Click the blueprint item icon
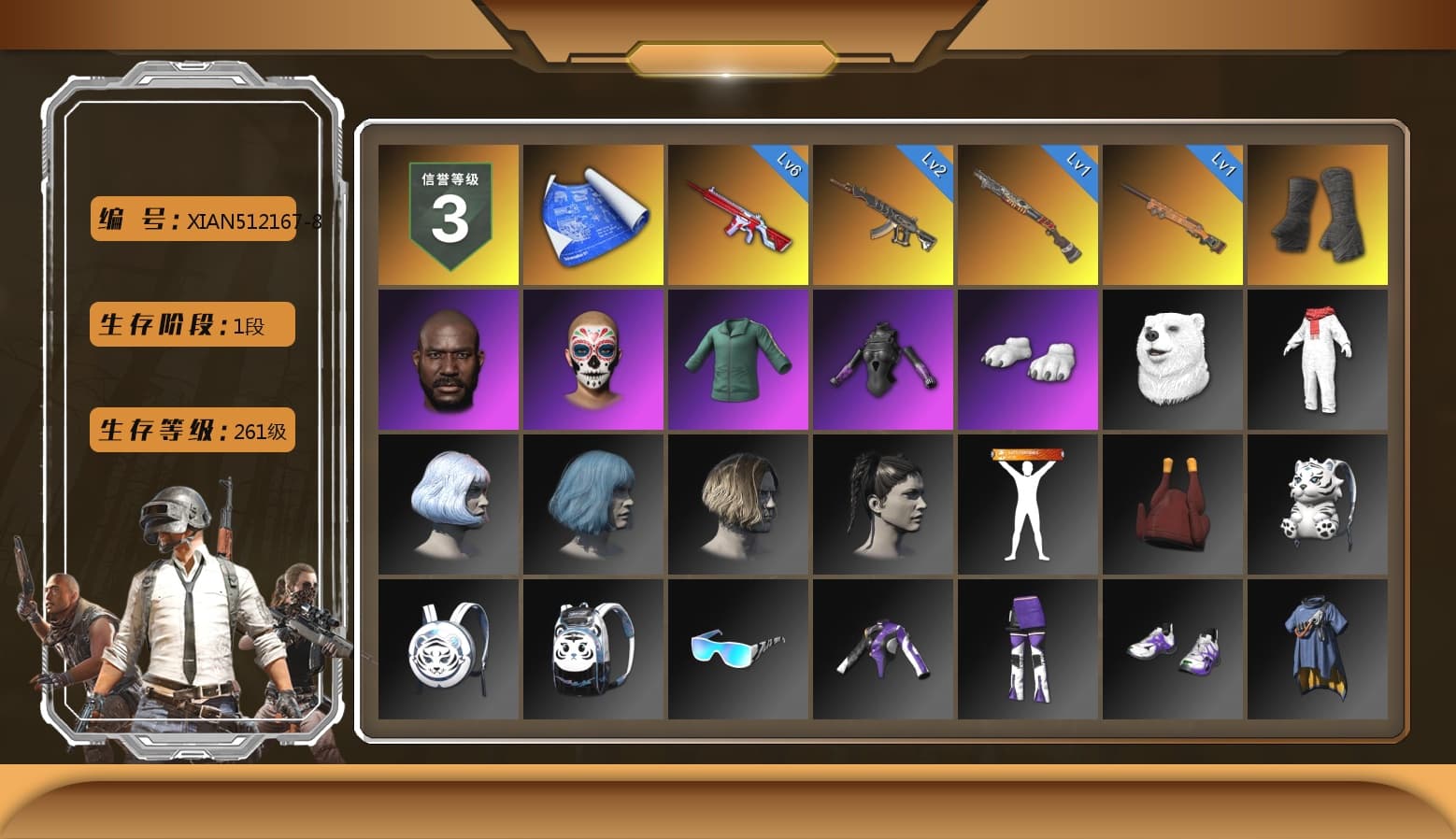The image size is (1456, 839). [593, 213]
